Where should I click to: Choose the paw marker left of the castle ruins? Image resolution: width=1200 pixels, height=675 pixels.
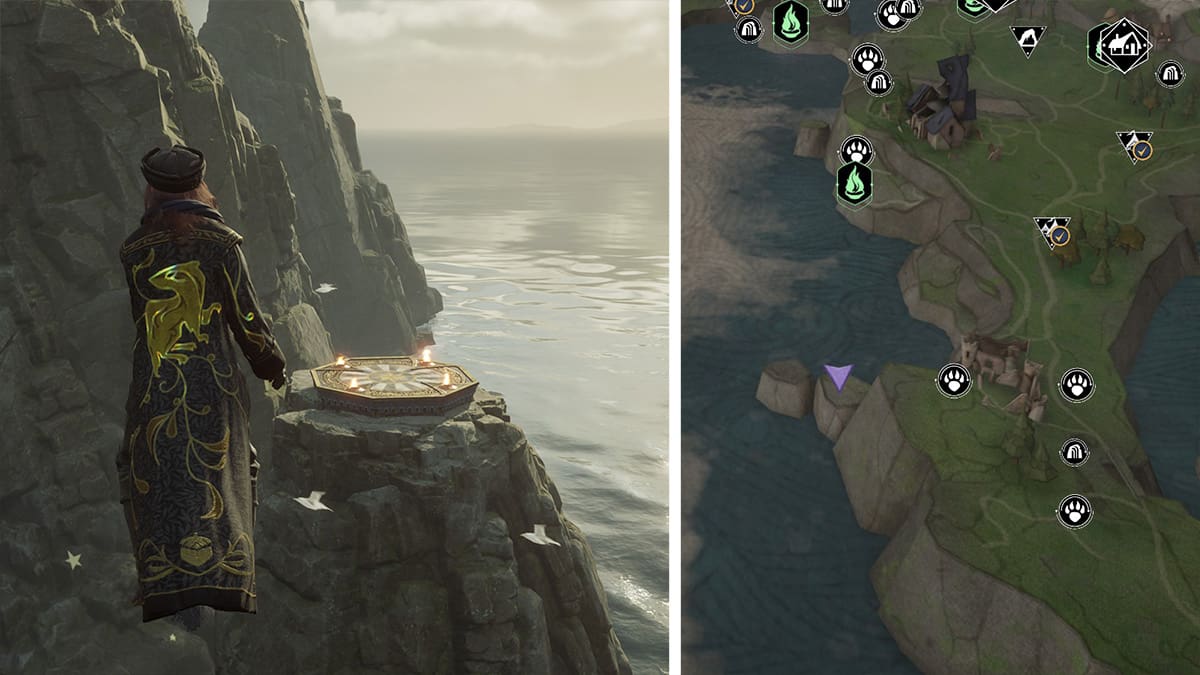click(x=954, y=380)
